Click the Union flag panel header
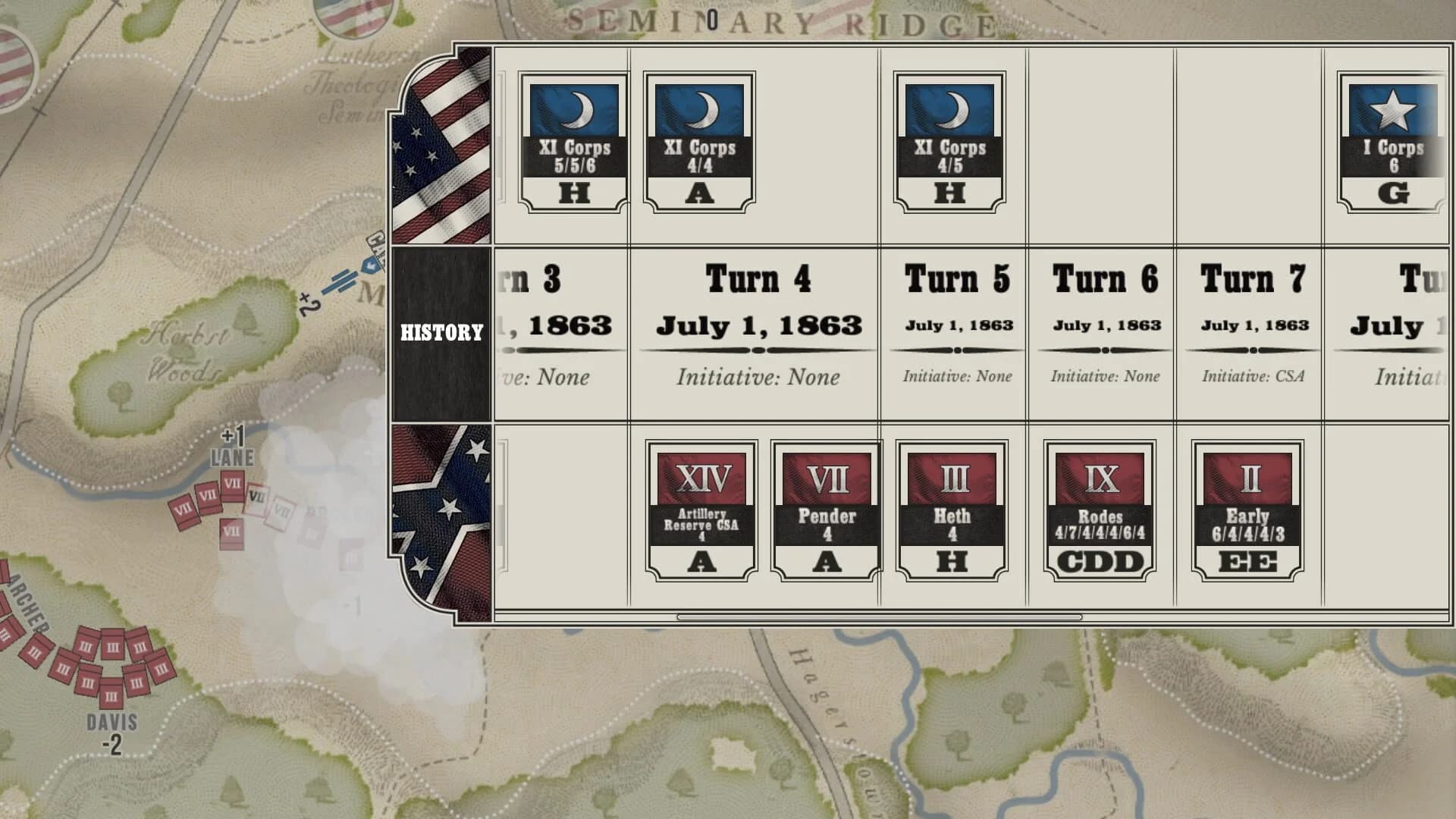 tap(438, 144)
